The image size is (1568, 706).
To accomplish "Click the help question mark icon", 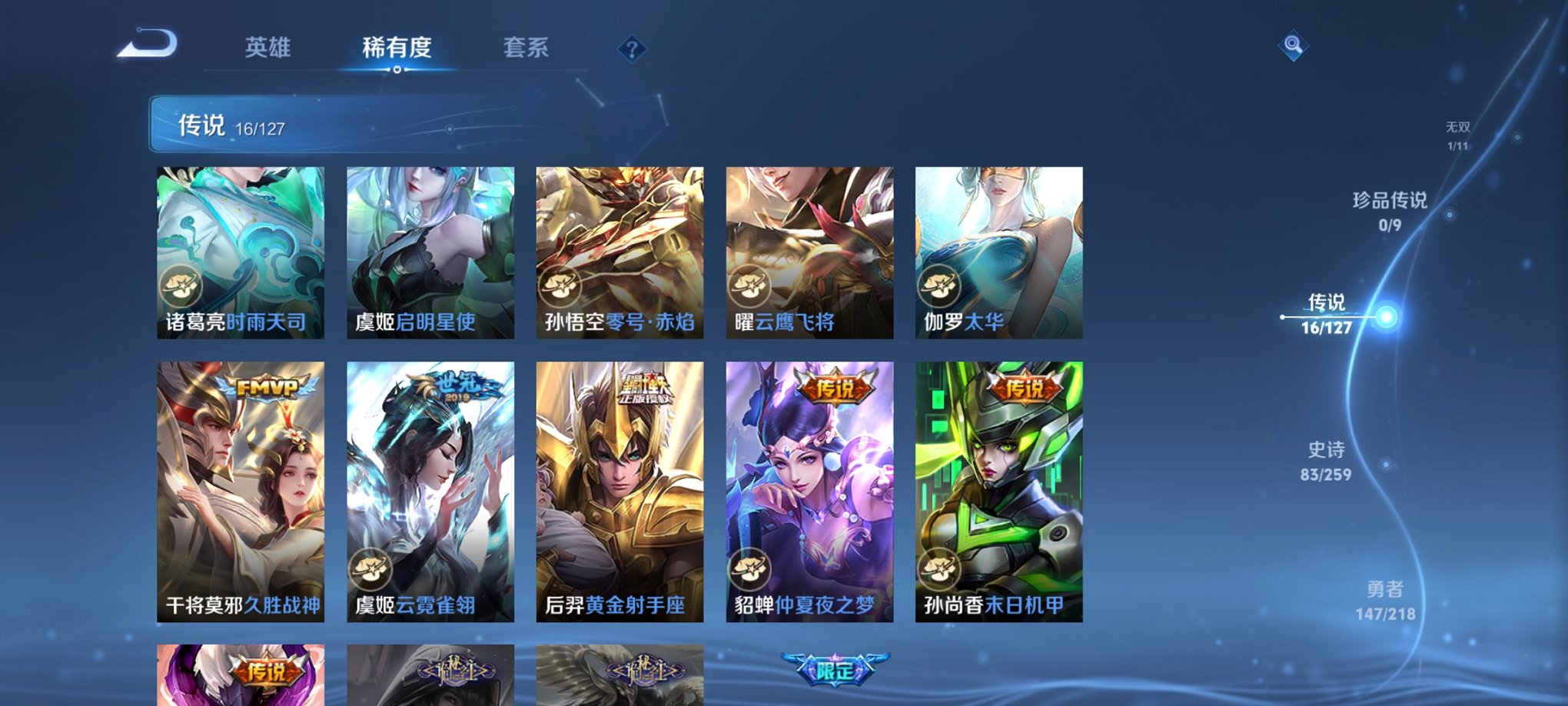I will point(632,51).
